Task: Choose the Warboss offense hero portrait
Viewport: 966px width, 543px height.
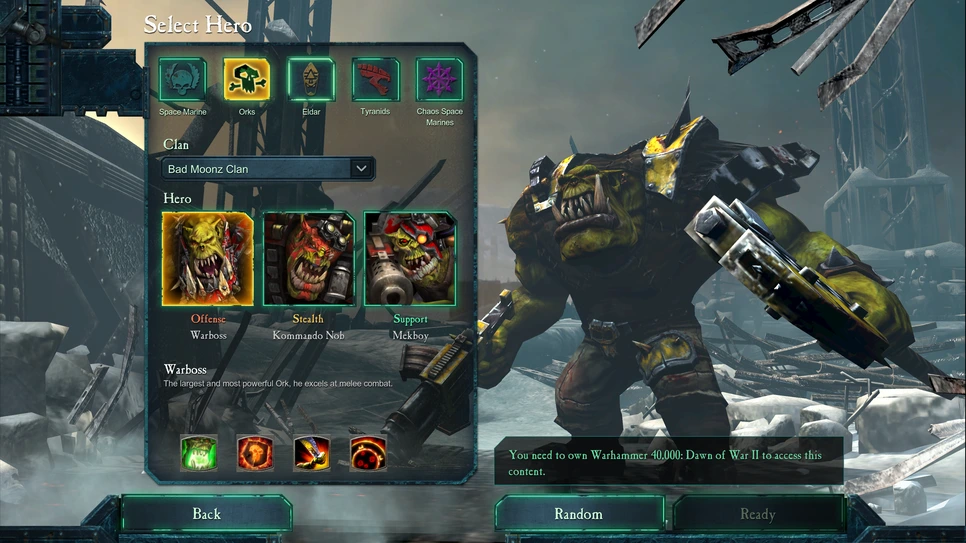Action: point(208,258)
